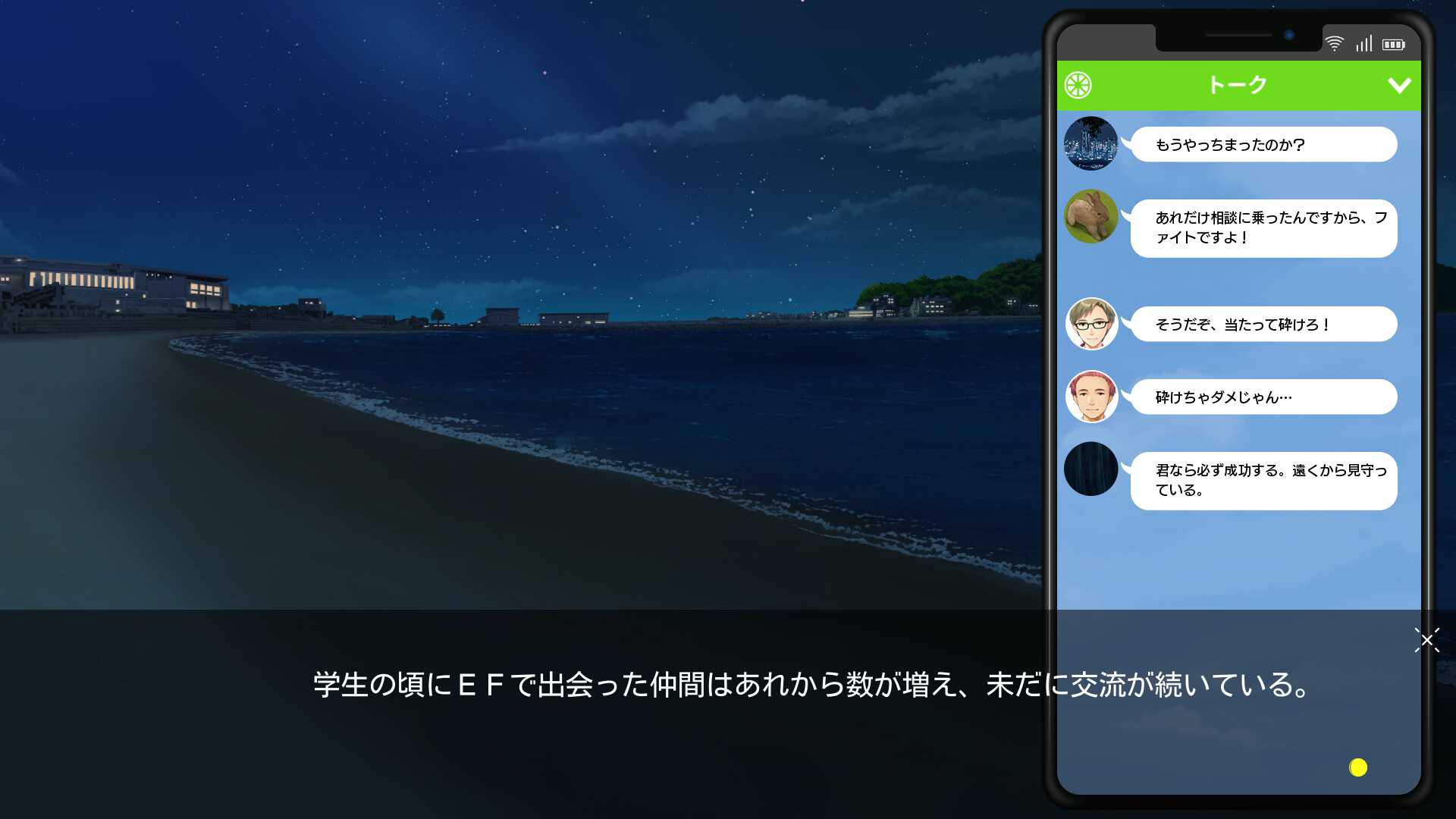Toggle the yellow auto-advance indicator

pos(1357,768)
